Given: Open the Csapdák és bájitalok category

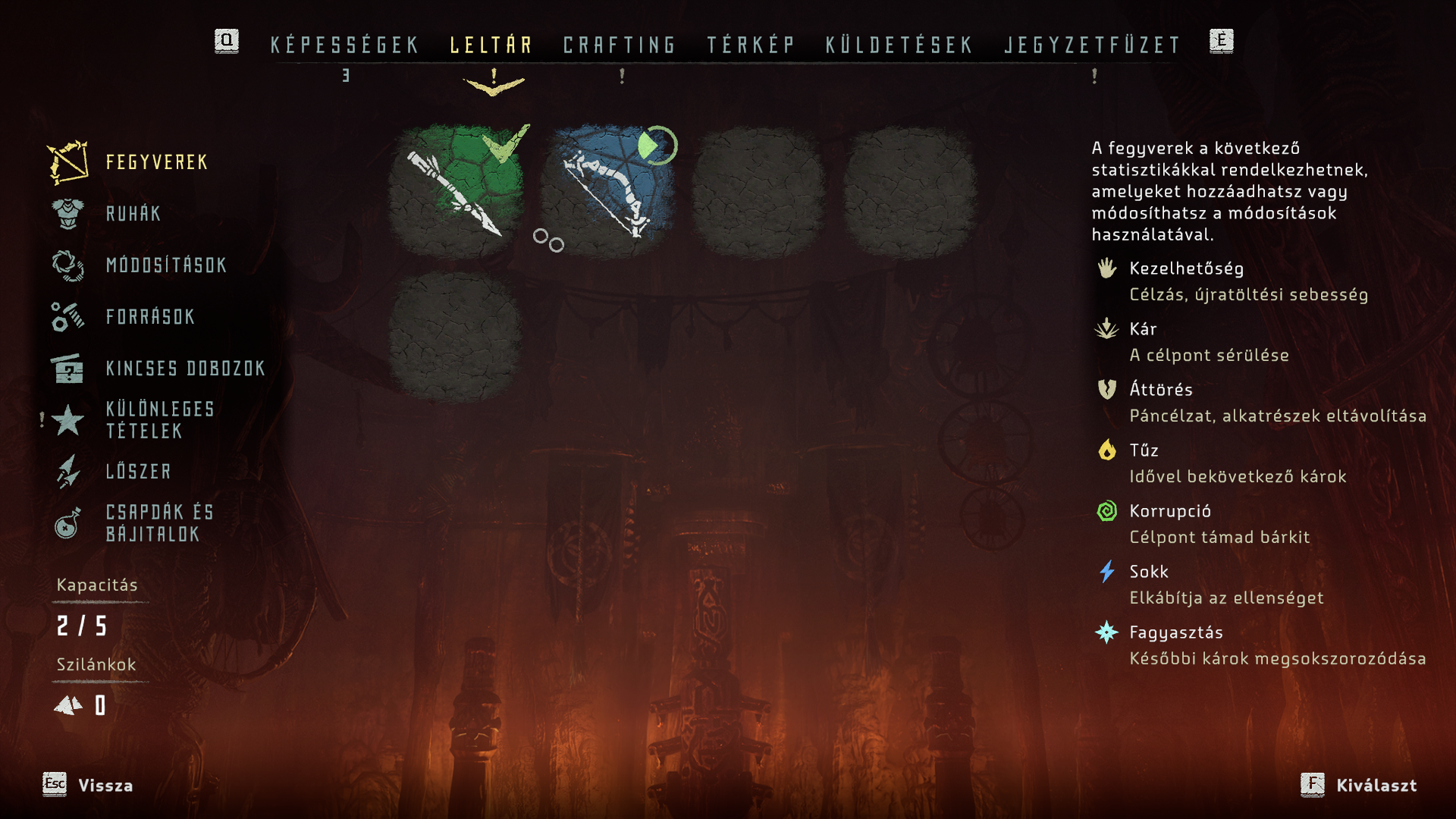Looking at the screenshot, I should pos(160,523).
